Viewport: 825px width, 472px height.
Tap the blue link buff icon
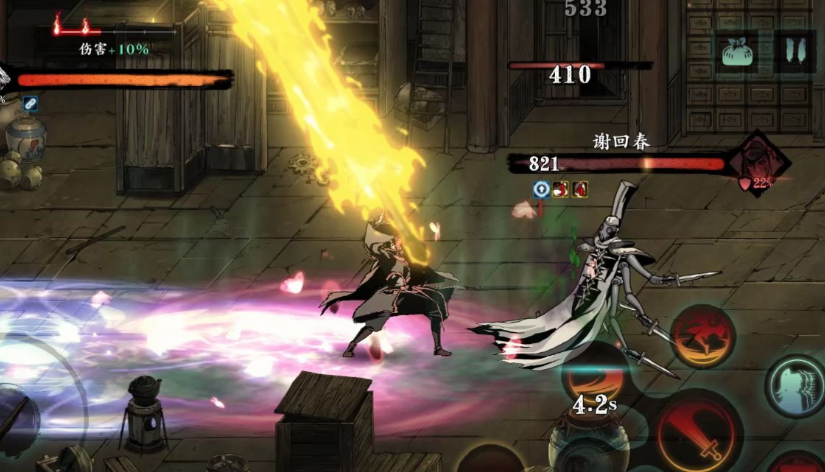[31, 103]
